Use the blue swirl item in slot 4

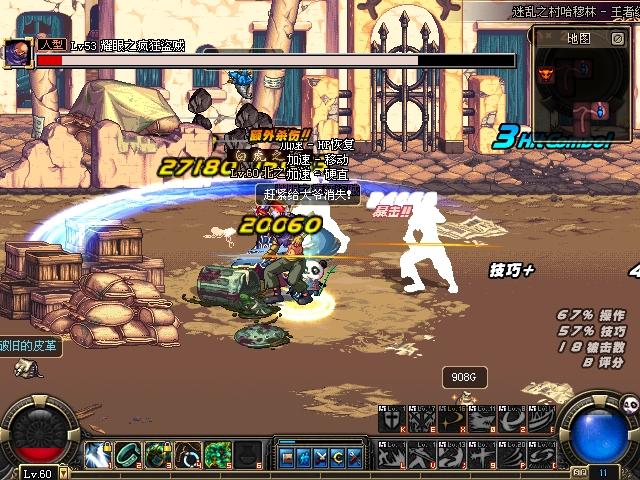(188, 455)
